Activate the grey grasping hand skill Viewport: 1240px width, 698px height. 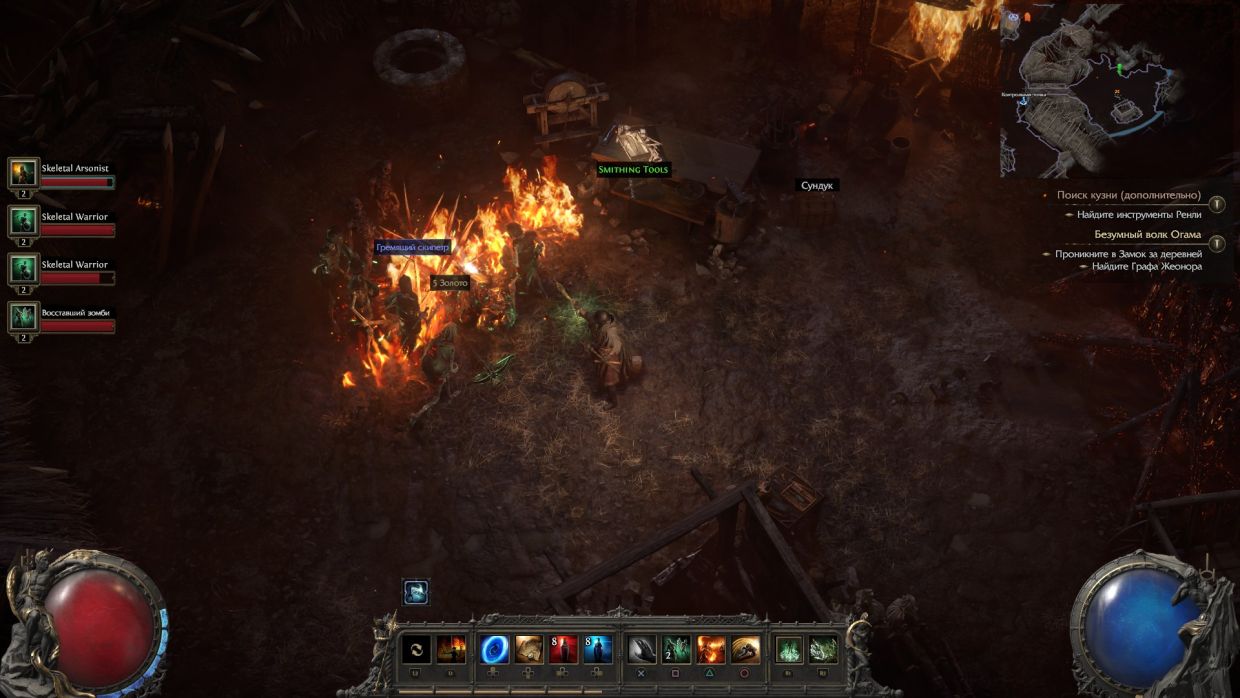[x=642, y=650]
